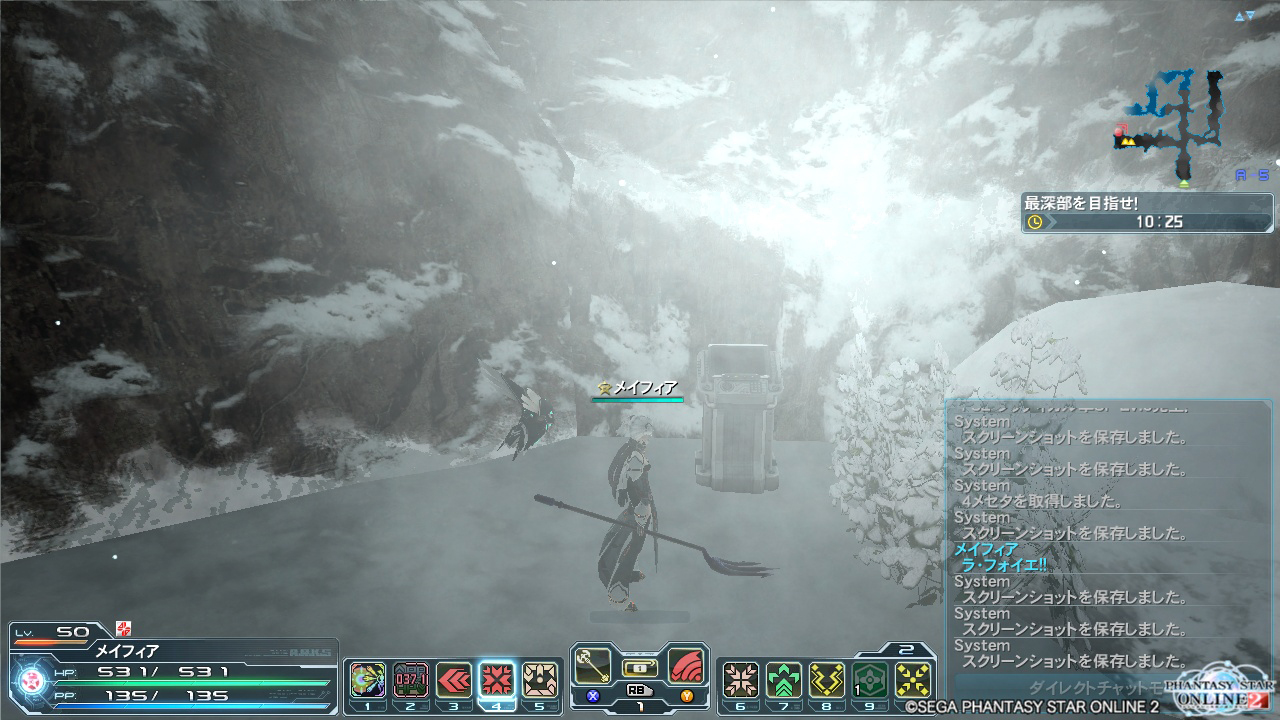This screenshot has height=720, width=1280.
Task: Toggle the minimap blue arrow controls
Action: point(1244,17)
